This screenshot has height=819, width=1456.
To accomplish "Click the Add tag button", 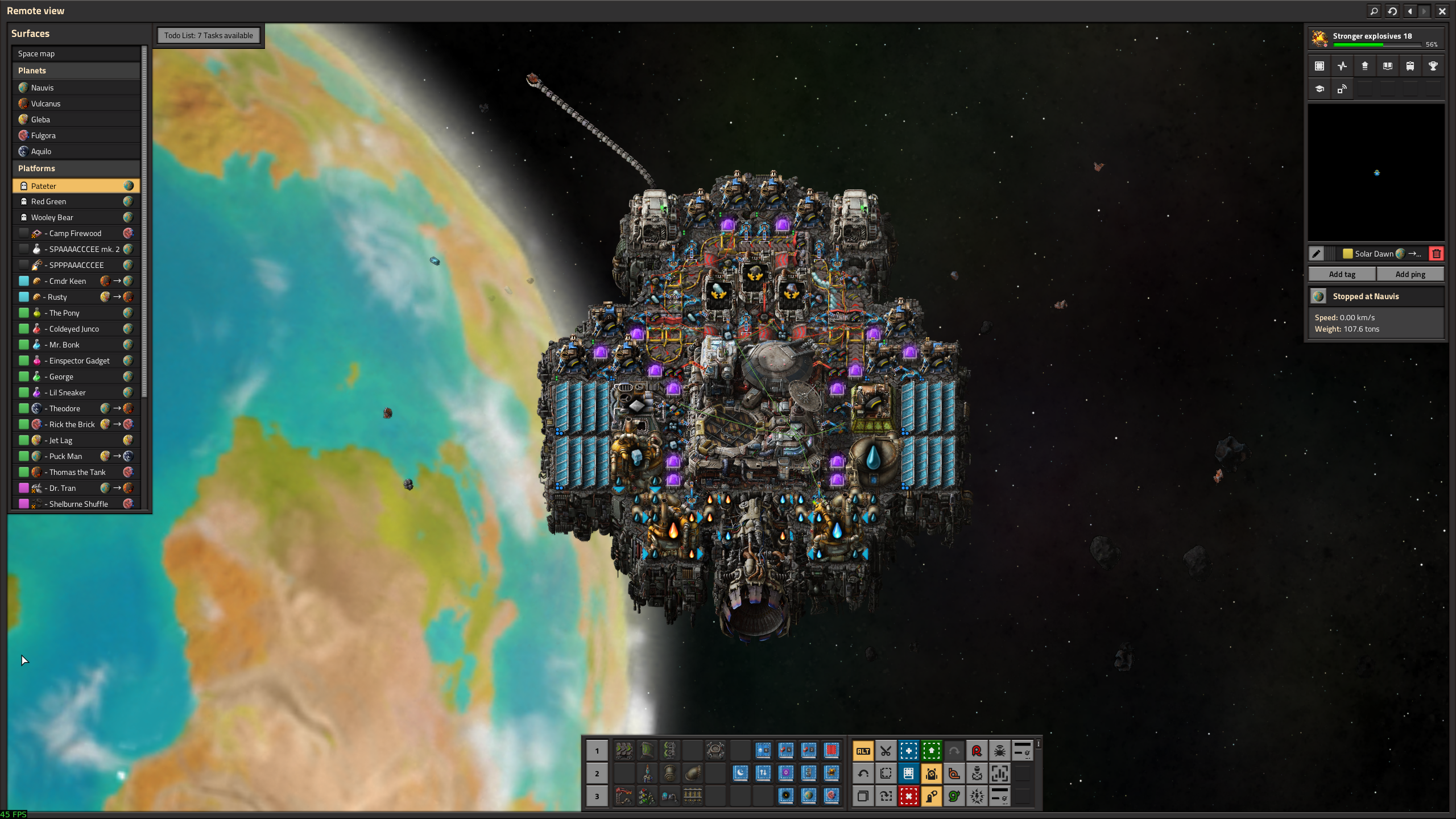I will (x=1342, y=274).
